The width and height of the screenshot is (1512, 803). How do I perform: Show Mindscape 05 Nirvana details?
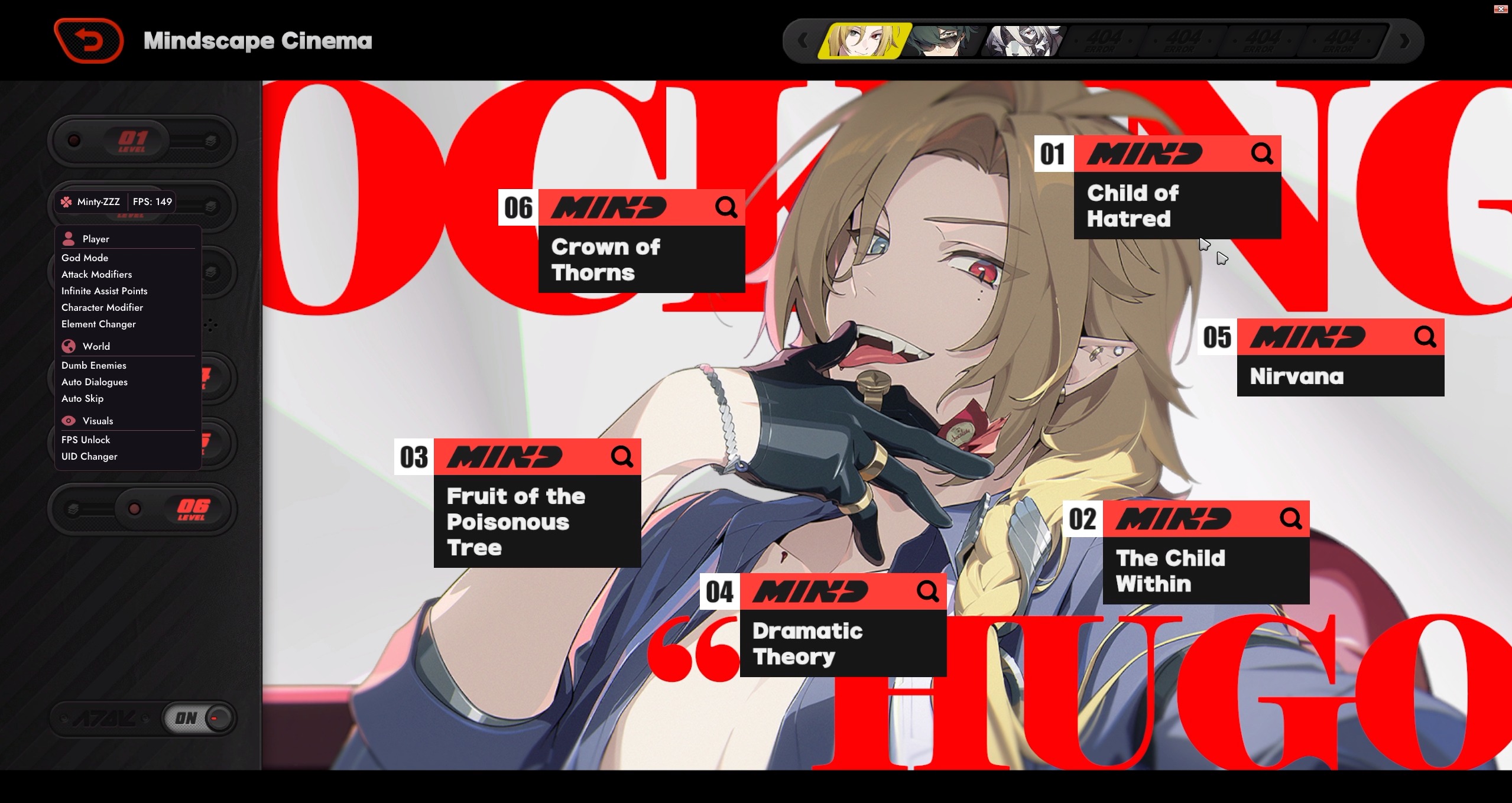pyautogui.click(x=1339, y=375)
